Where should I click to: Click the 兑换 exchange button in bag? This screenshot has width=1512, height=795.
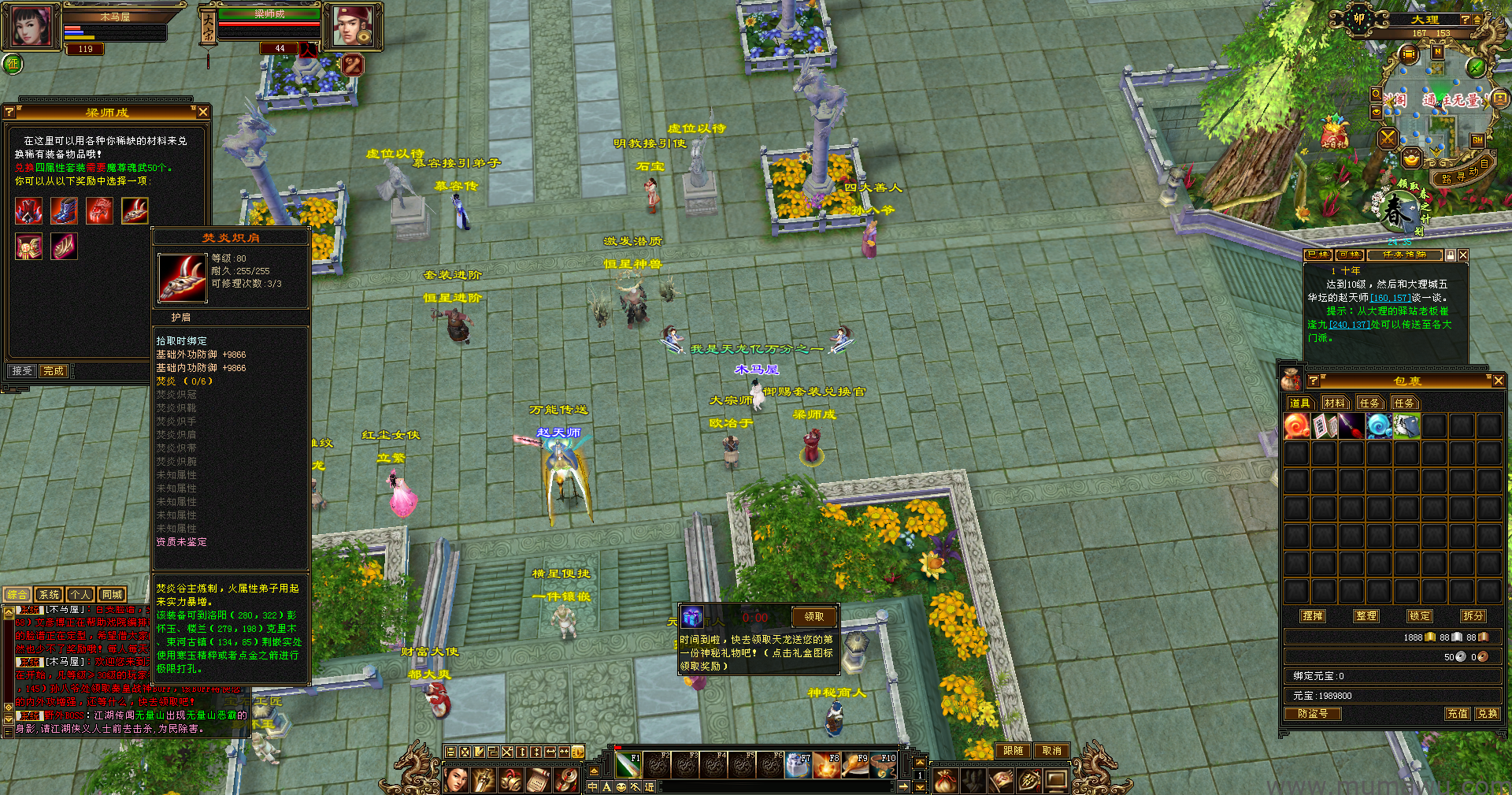[1487, 713]
